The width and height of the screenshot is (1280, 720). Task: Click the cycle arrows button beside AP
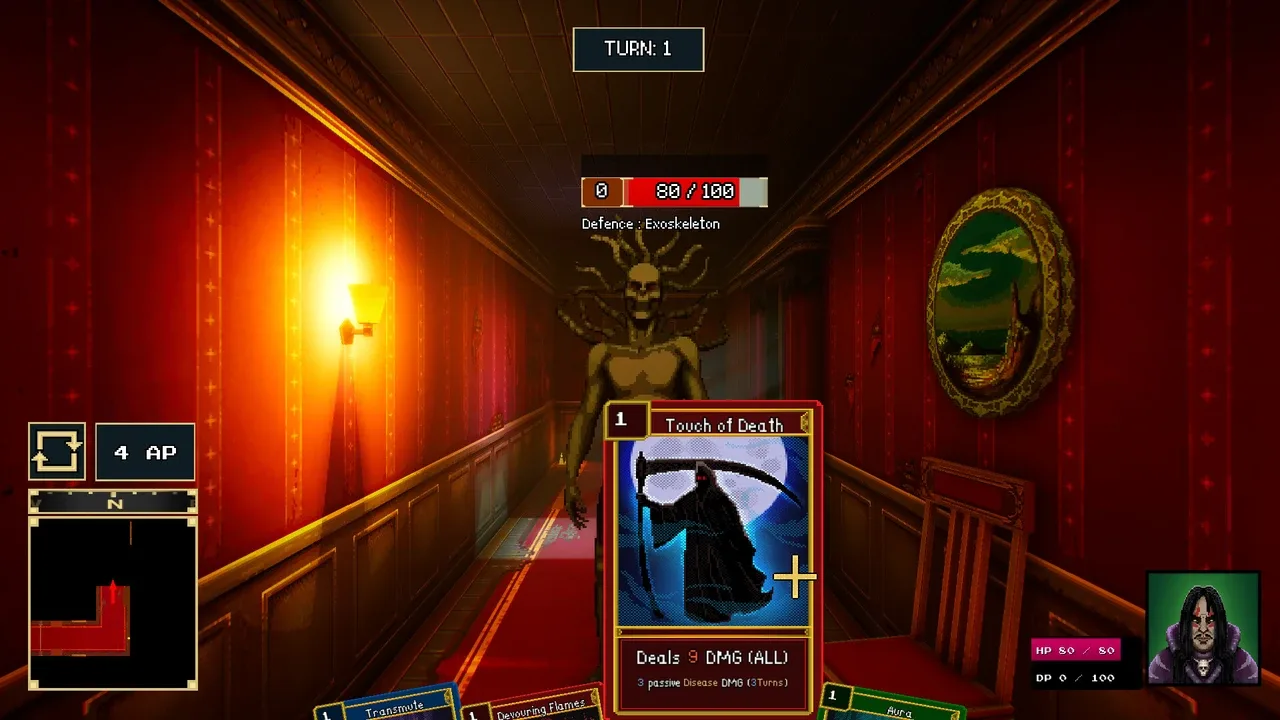(57, 452)
